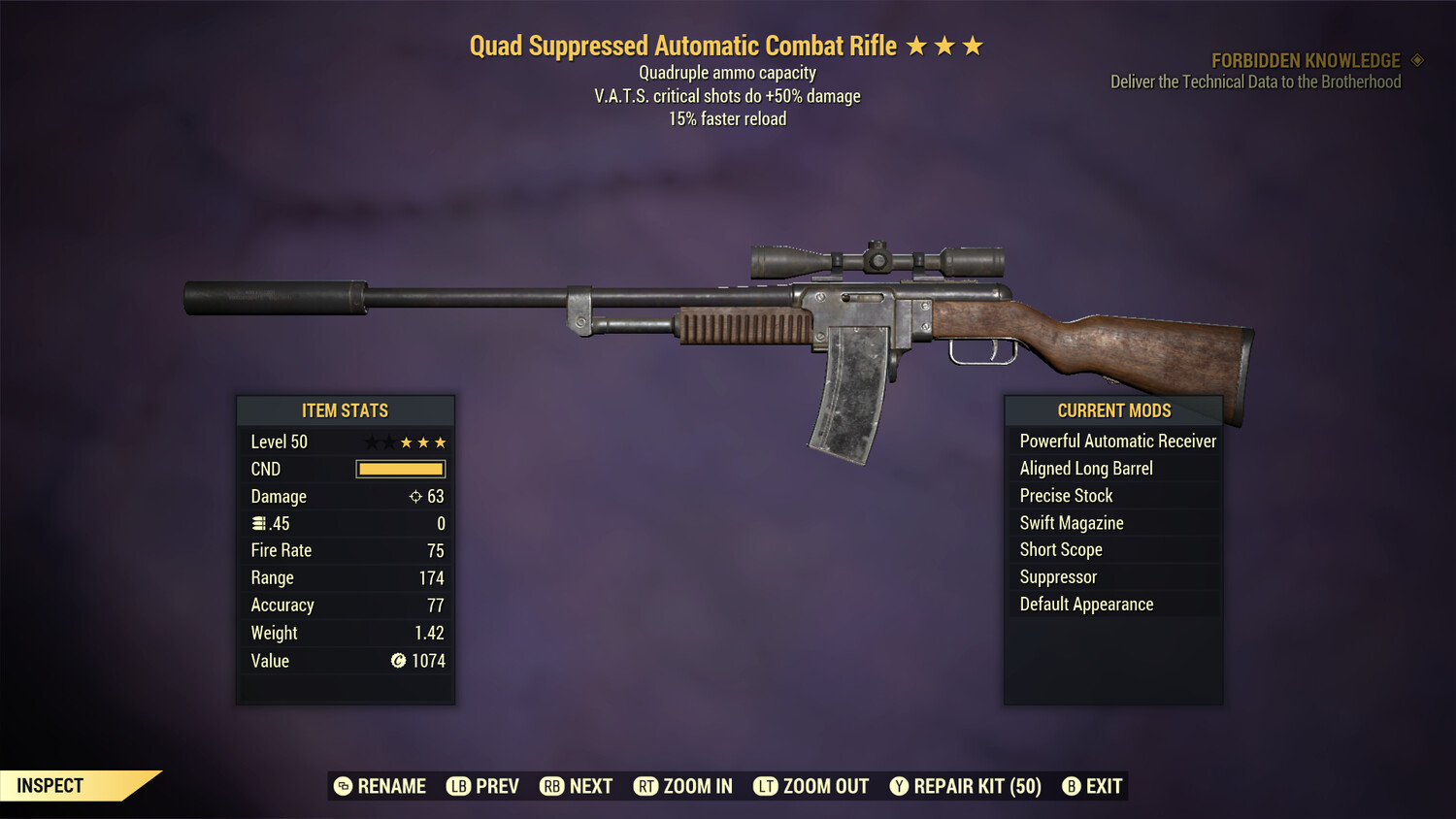Viewport: 1456px width, 819px height.
Task: Click the RB NEXT control
Action: click(577, 786)
